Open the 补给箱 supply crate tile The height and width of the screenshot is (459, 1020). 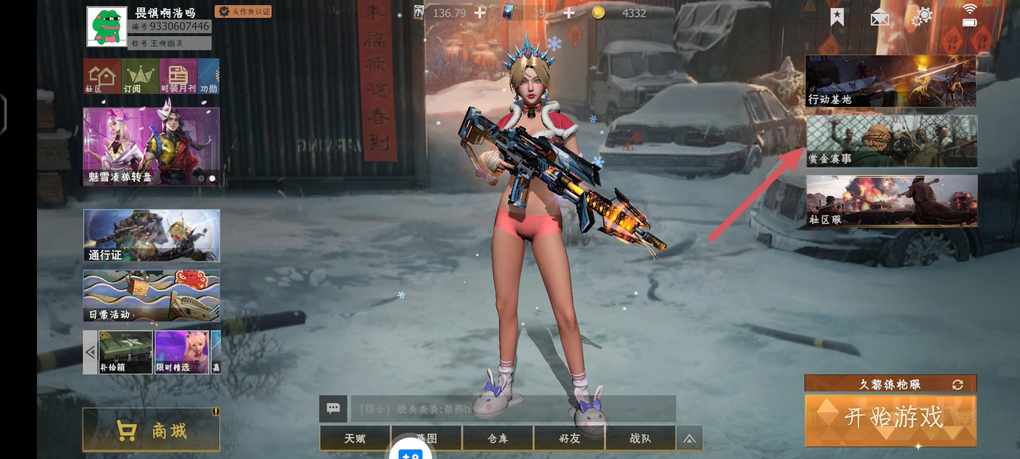[x=126, y=352]
